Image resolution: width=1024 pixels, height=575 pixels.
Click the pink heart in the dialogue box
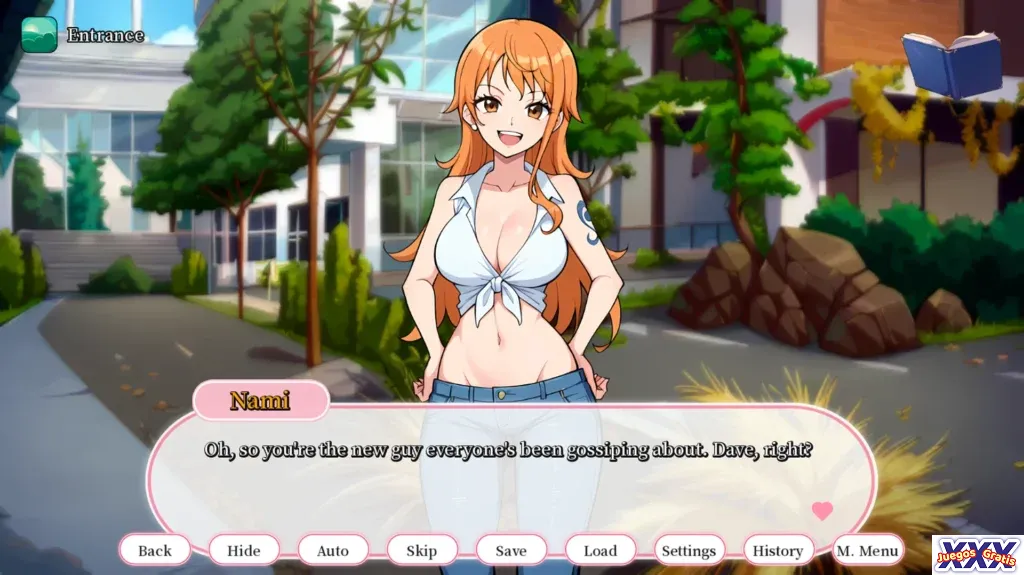click(x=822, y=511)
